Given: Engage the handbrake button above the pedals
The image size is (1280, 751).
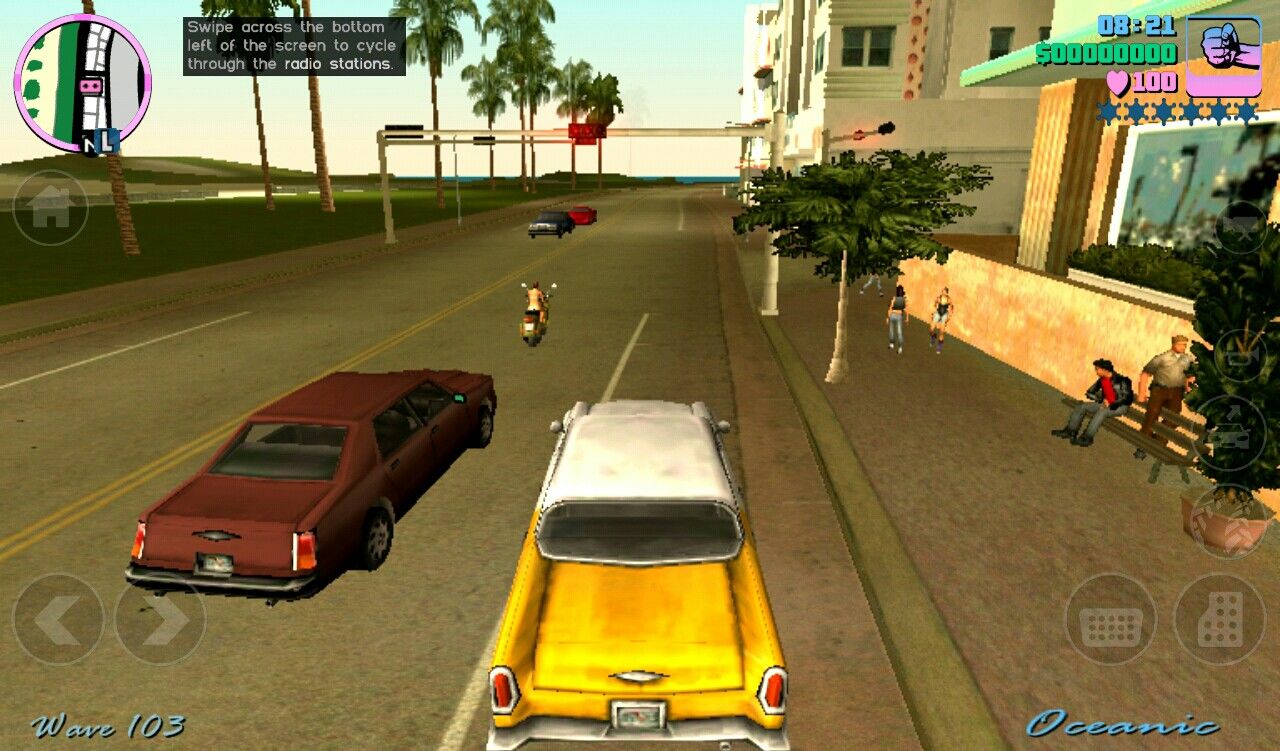Looking at the screenshot, I should coord(1231,522).
